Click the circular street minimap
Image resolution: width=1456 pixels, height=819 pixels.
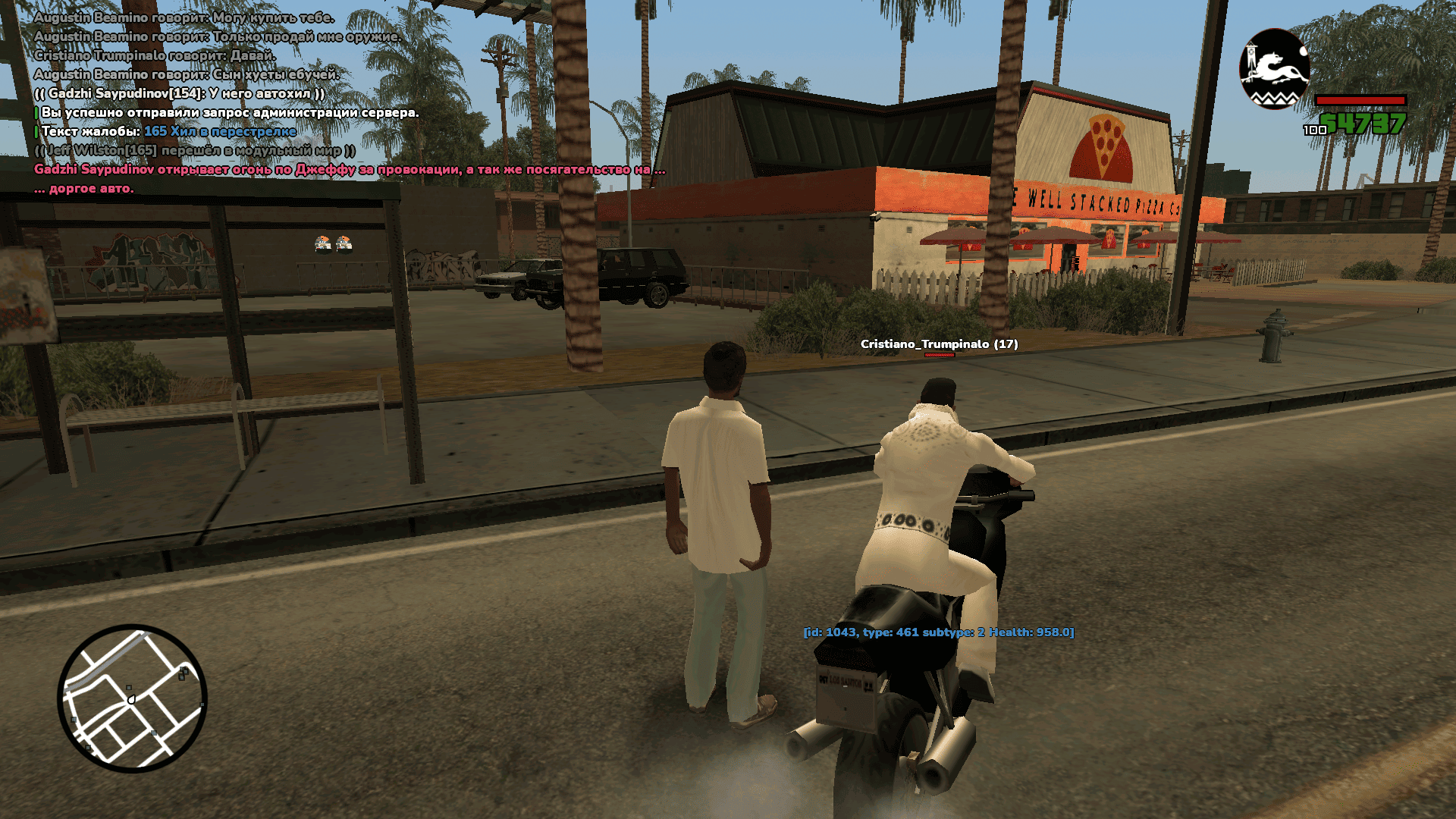tap(133, 698)
